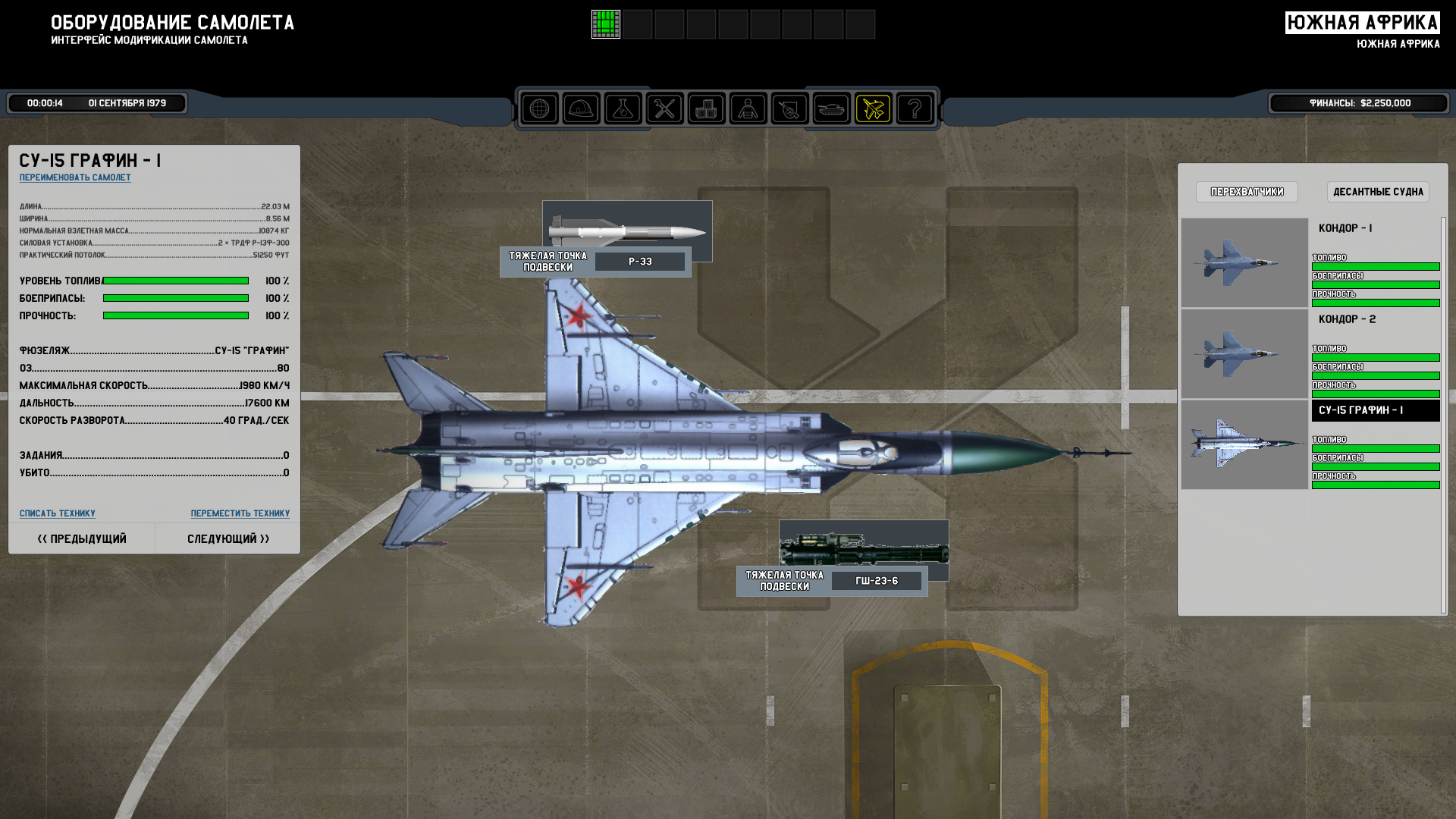The width and height of the screenshot is (1456, 819).
Task: Click the Списать технику link
Action: pos(58,513)
